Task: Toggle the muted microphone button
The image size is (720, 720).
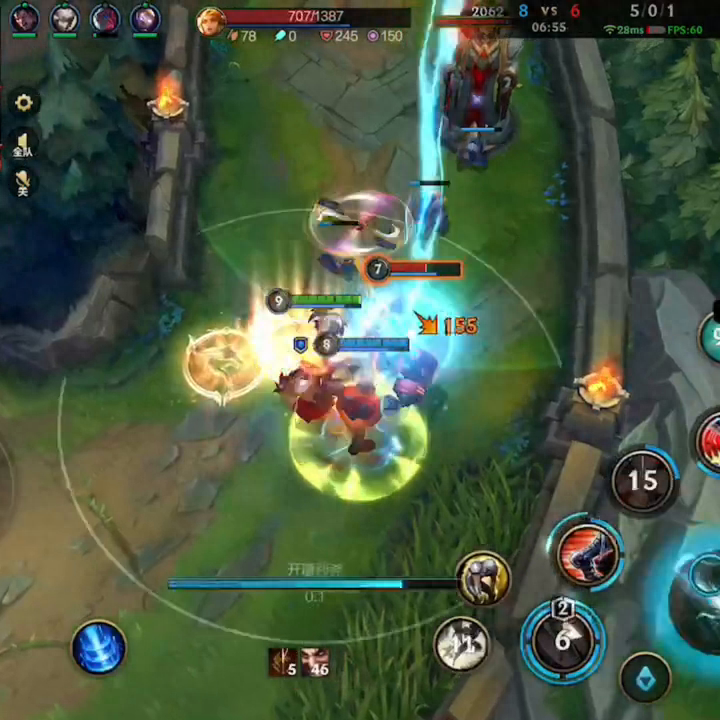Action: (x=23, y=182)
